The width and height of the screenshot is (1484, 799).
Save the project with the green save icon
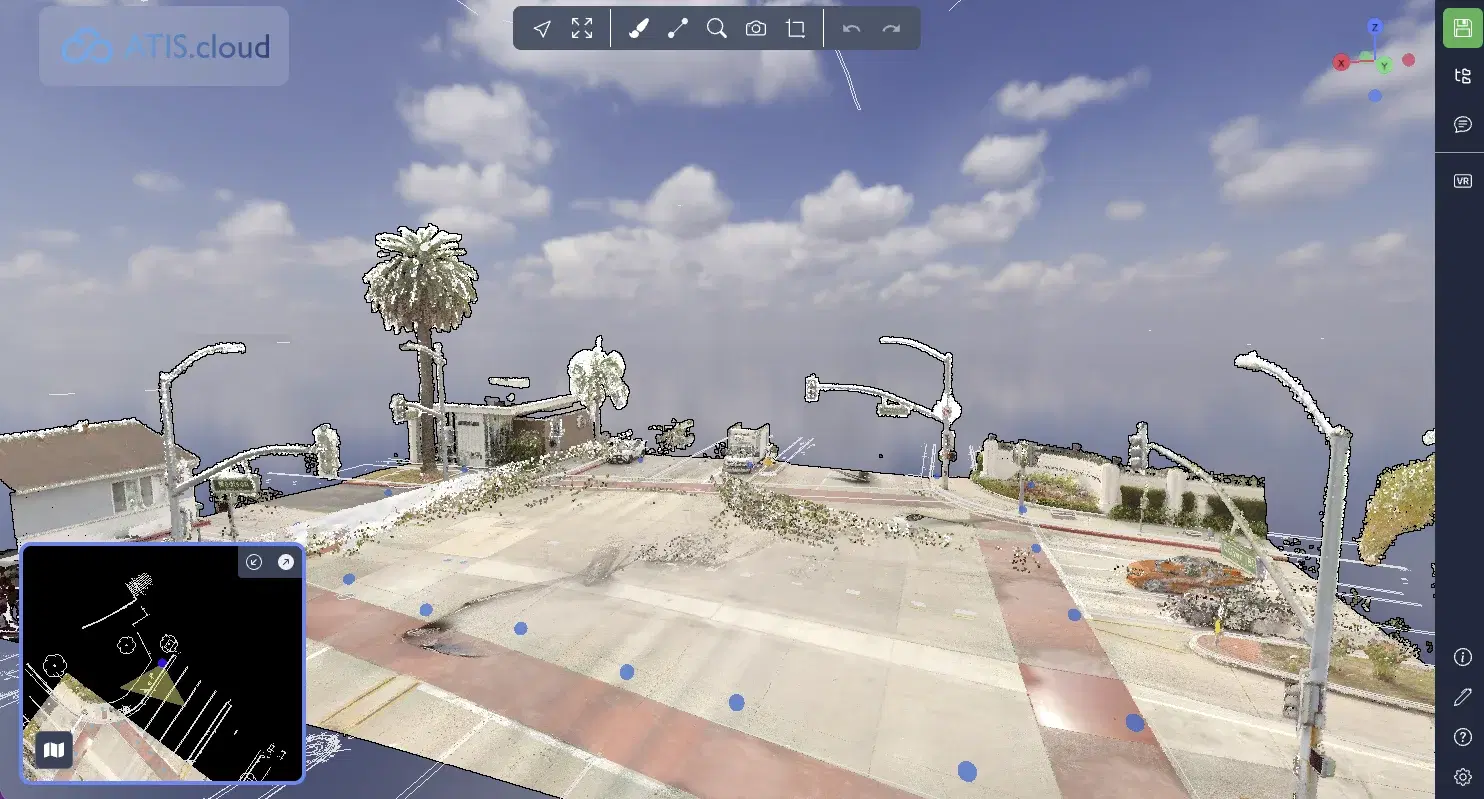[1462, 28]
